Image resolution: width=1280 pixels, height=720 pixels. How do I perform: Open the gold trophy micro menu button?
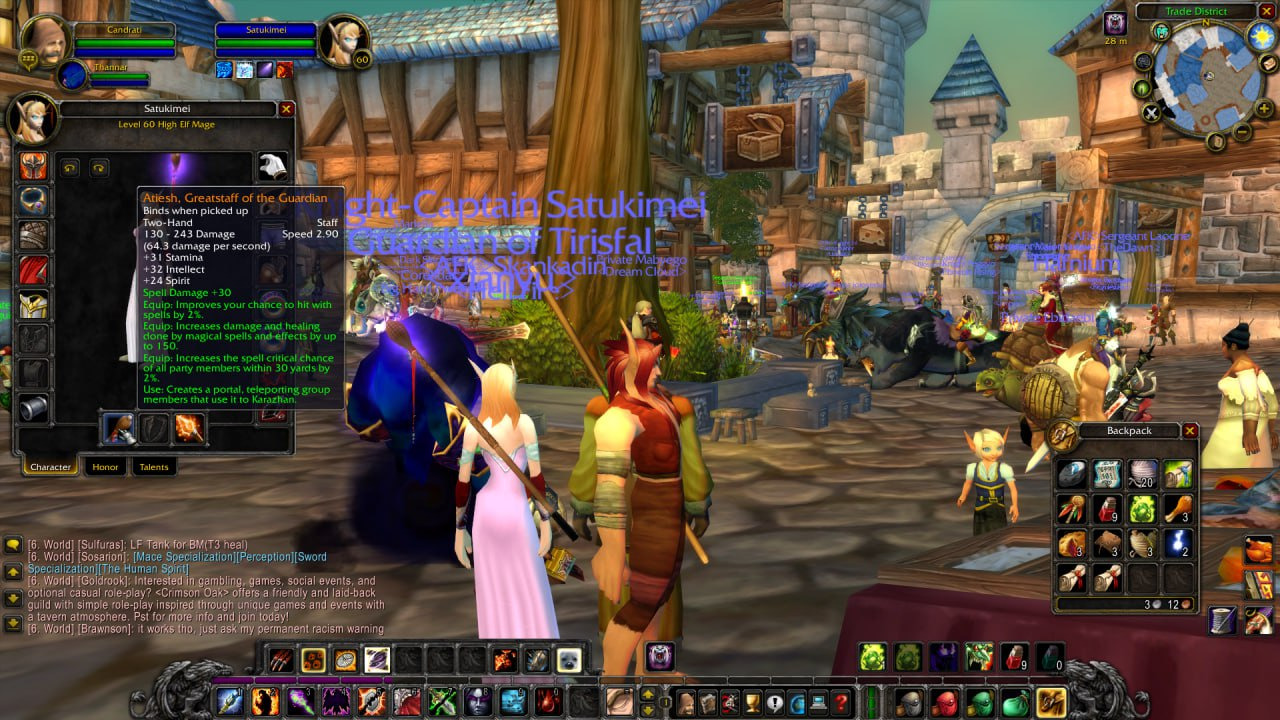752,702
